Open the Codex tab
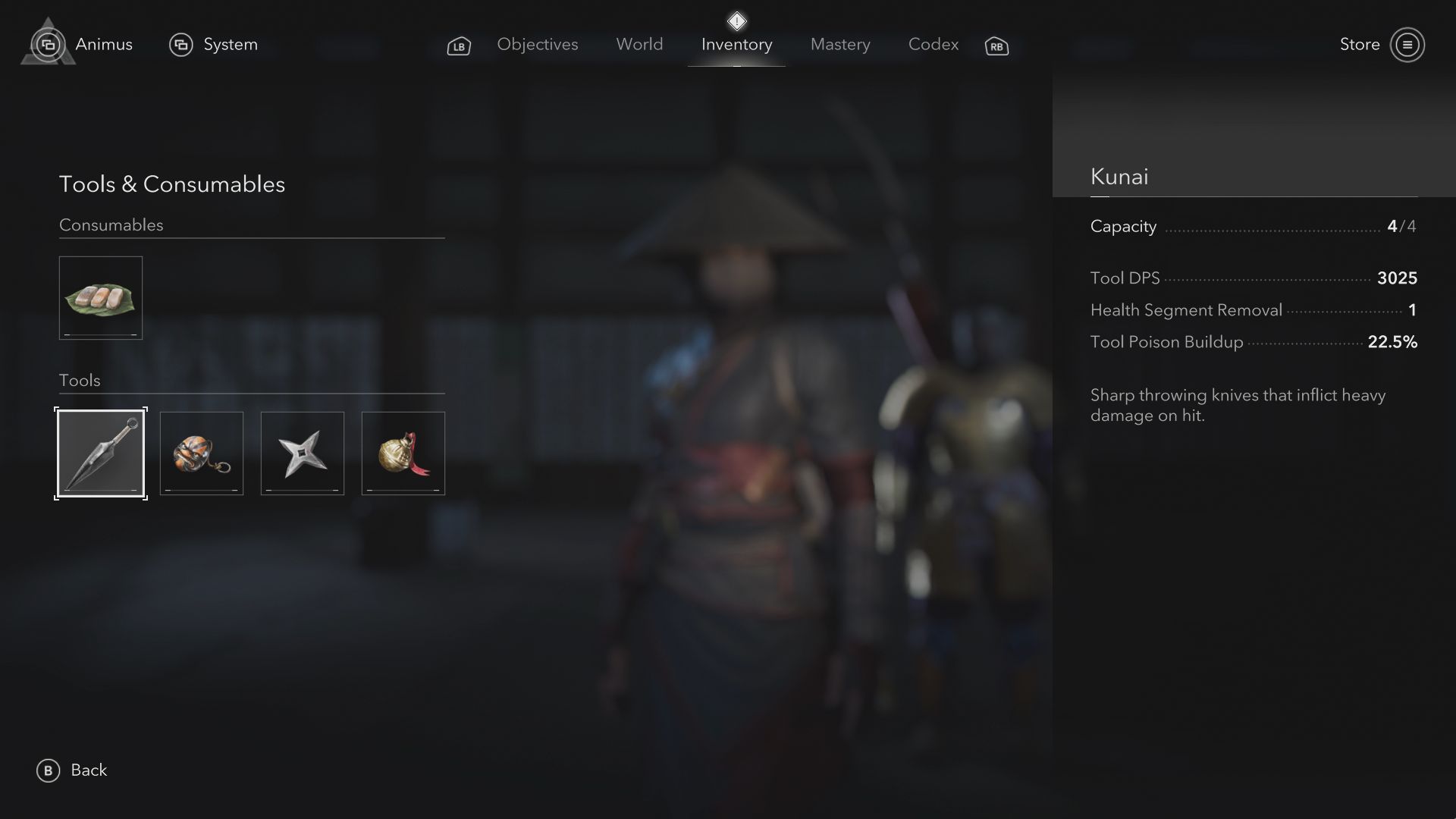The width and height of the screenshot is (1456, 819). coord(933,45)
